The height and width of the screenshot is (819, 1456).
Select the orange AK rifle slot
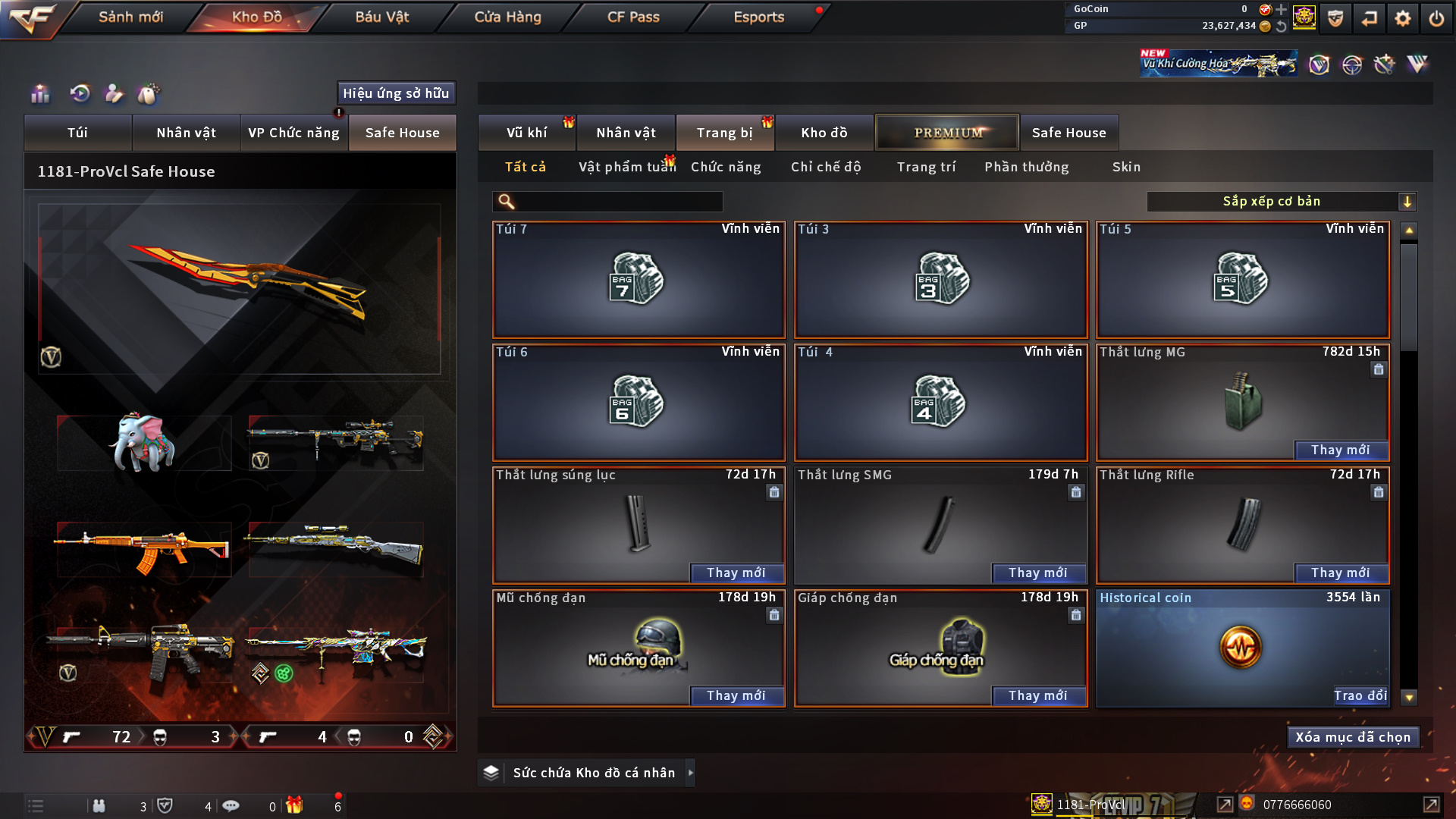(x=143, y=549)
